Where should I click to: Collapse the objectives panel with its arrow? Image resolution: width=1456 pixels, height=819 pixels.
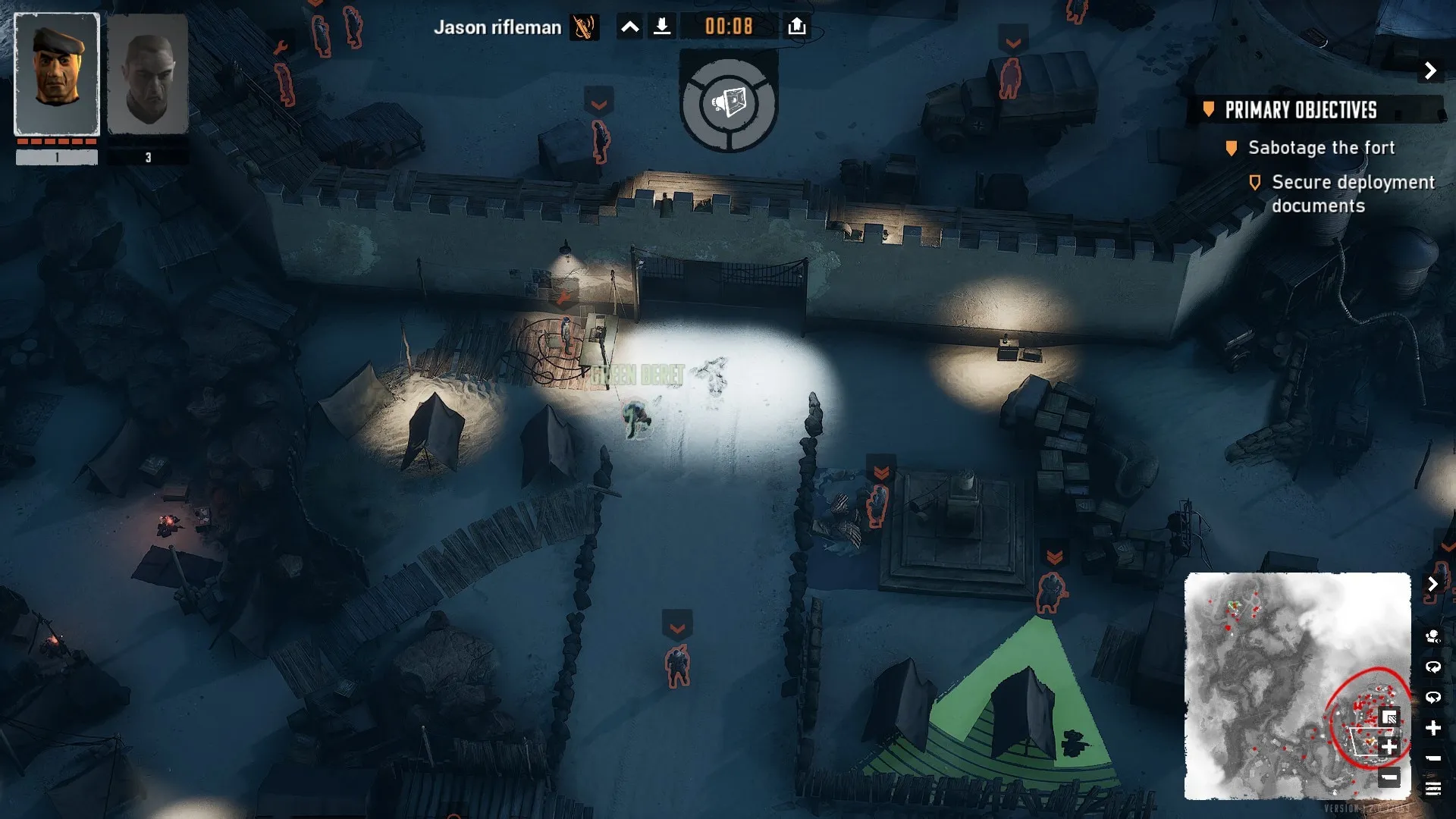click(1430, 71)
